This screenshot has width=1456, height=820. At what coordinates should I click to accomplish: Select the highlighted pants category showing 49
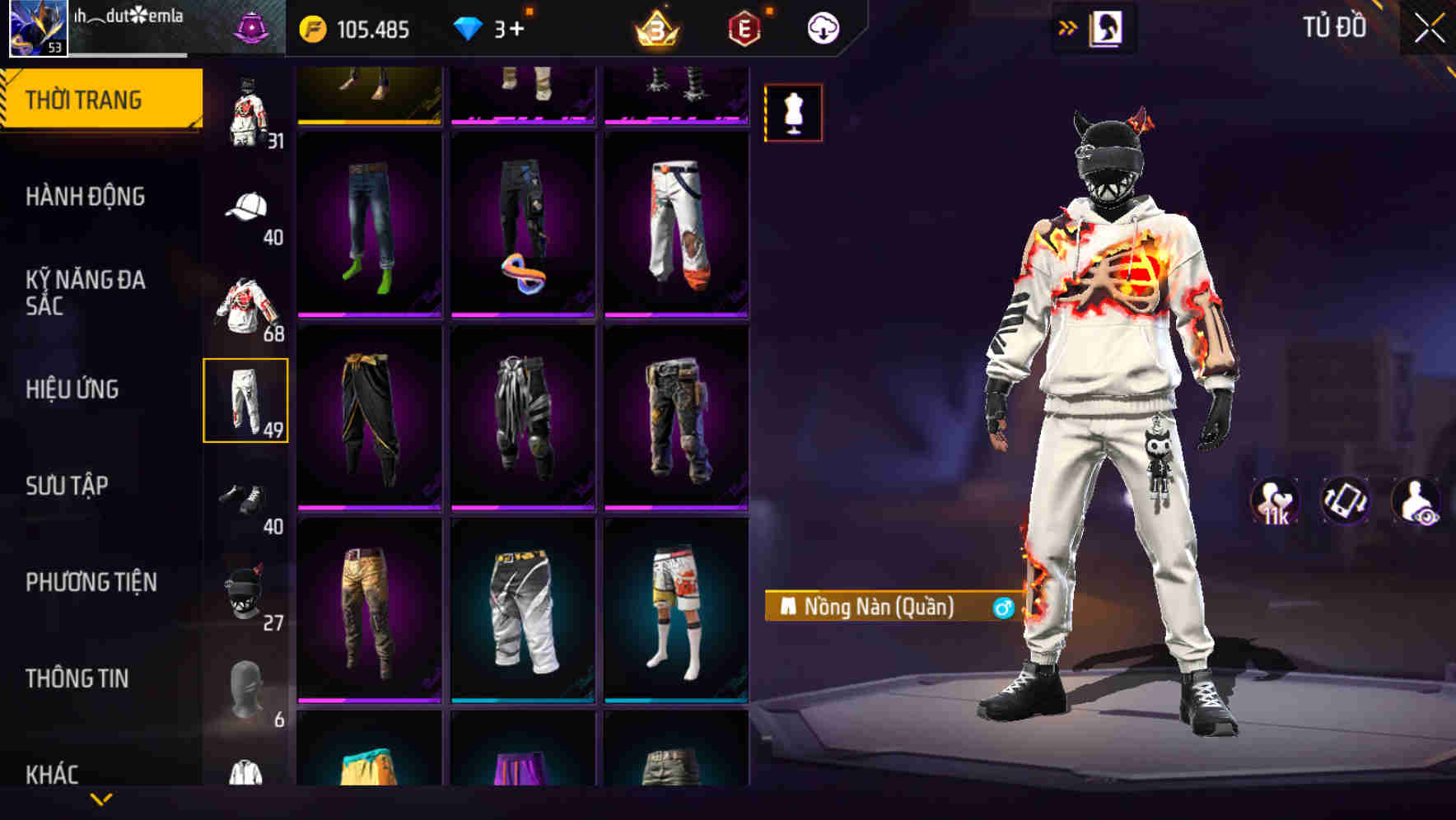[x=246, y=398]
